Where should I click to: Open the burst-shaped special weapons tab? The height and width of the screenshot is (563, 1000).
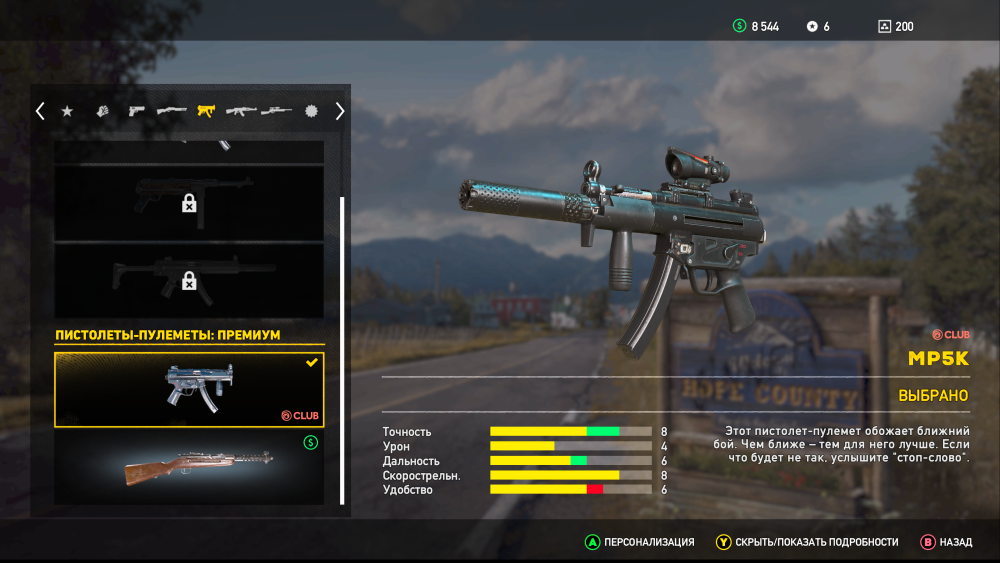point(311,111)
